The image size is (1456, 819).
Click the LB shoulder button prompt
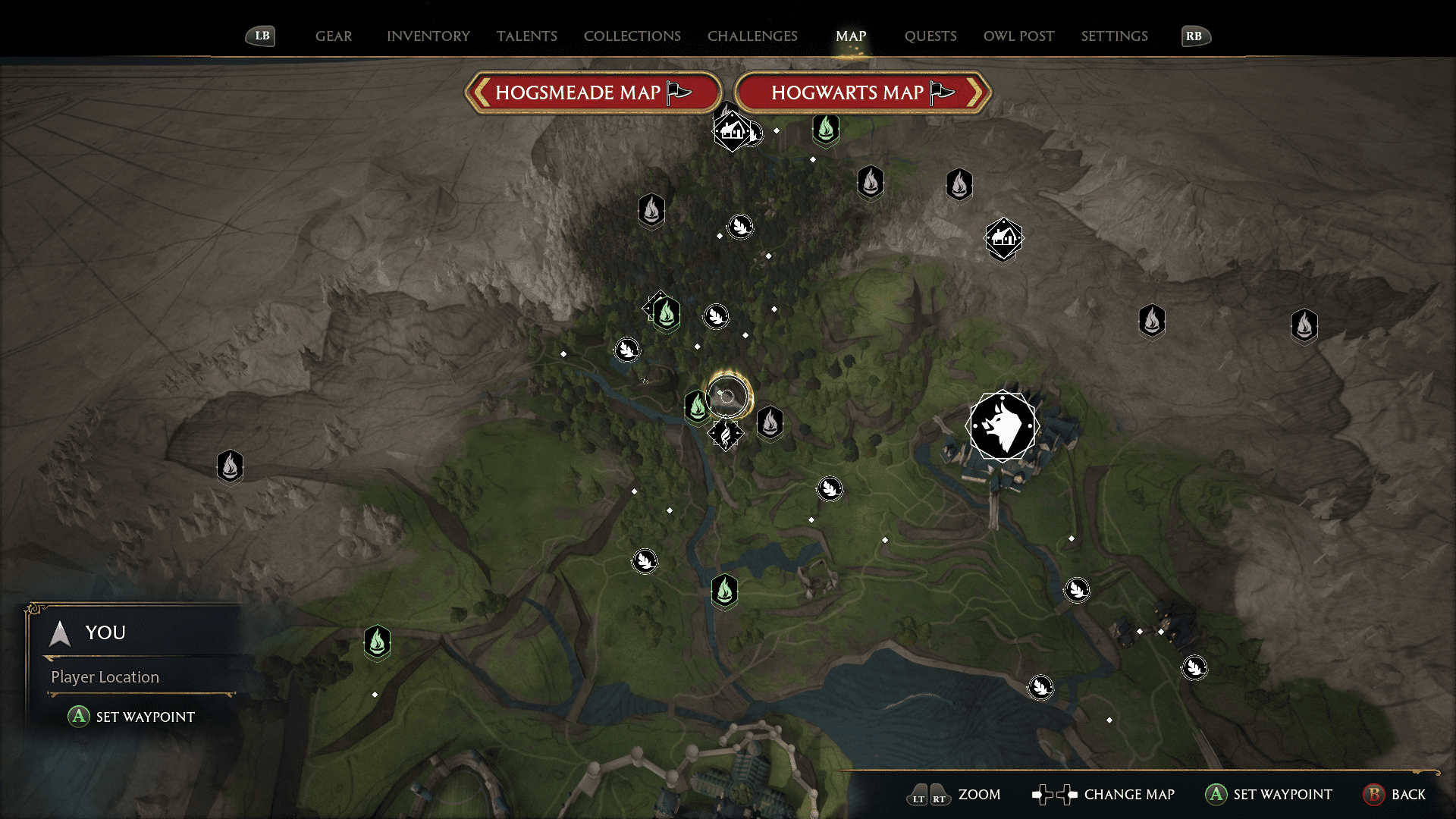[x=260, y=36]
